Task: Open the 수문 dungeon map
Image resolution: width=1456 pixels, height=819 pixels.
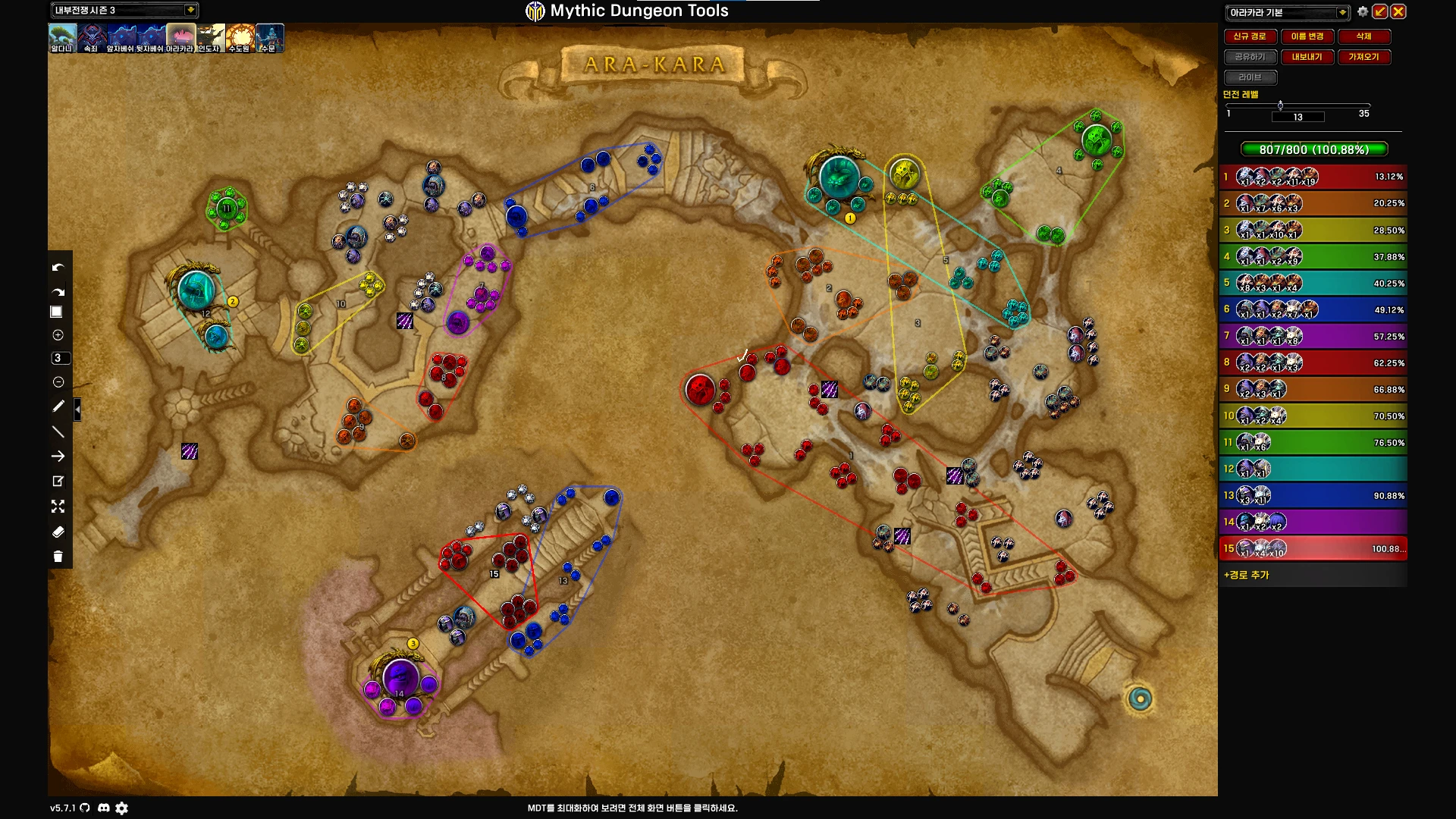Action: (269, 37)
